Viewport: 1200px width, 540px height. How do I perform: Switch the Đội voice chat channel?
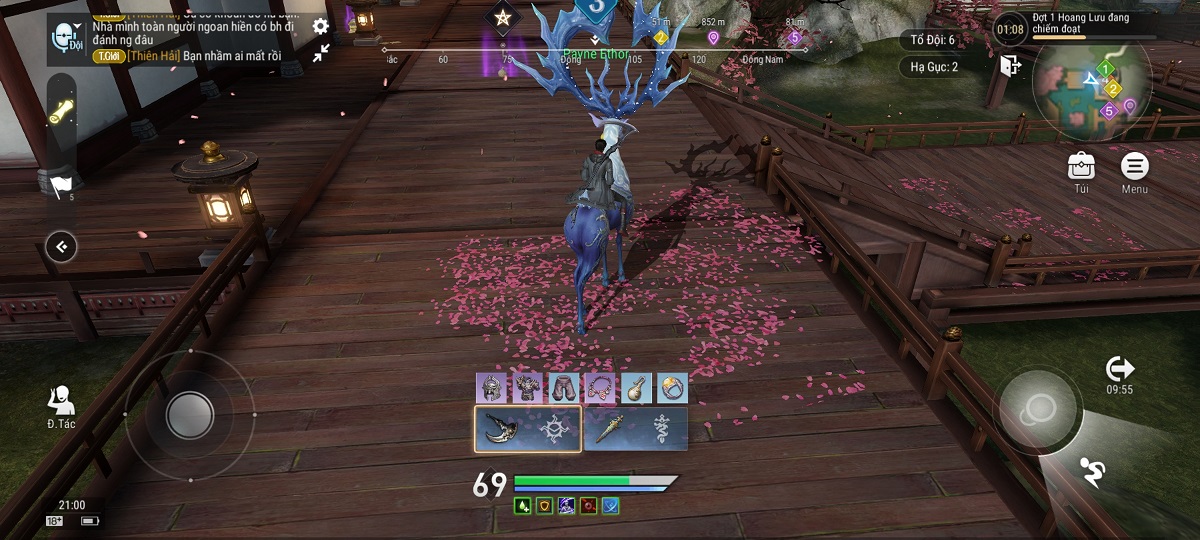68,38
